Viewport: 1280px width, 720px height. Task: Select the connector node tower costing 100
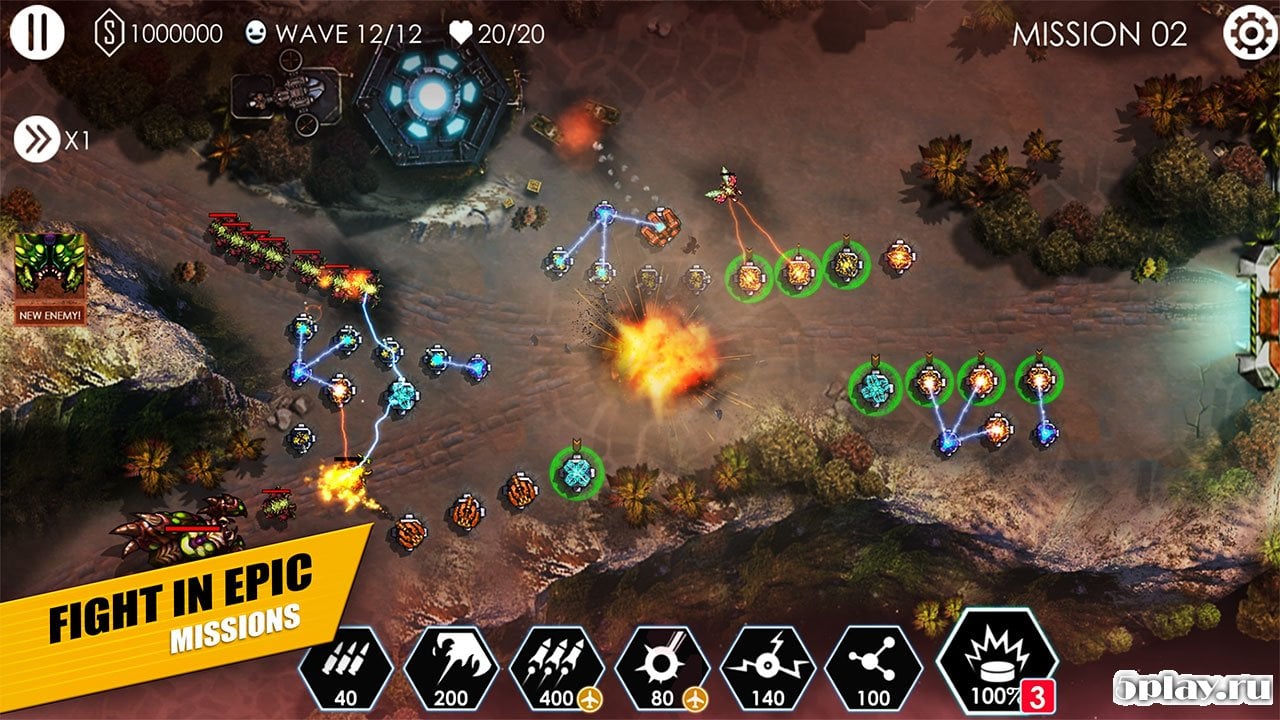pyautogui.click(x=874, y=667)
